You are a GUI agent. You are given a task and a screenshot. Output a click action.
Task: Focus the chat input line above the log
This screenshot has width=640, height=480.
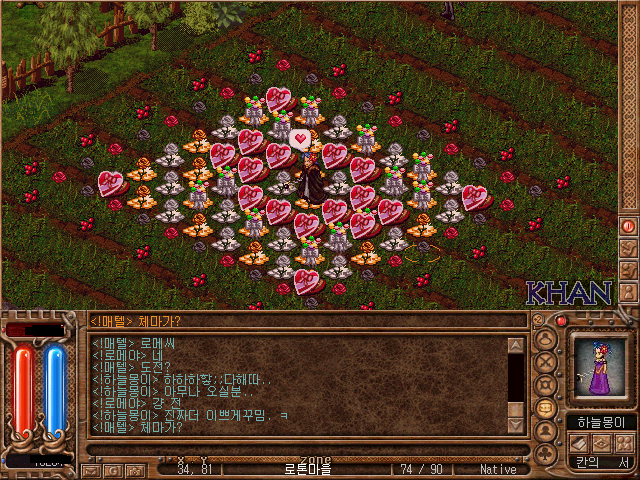[300, 321]
